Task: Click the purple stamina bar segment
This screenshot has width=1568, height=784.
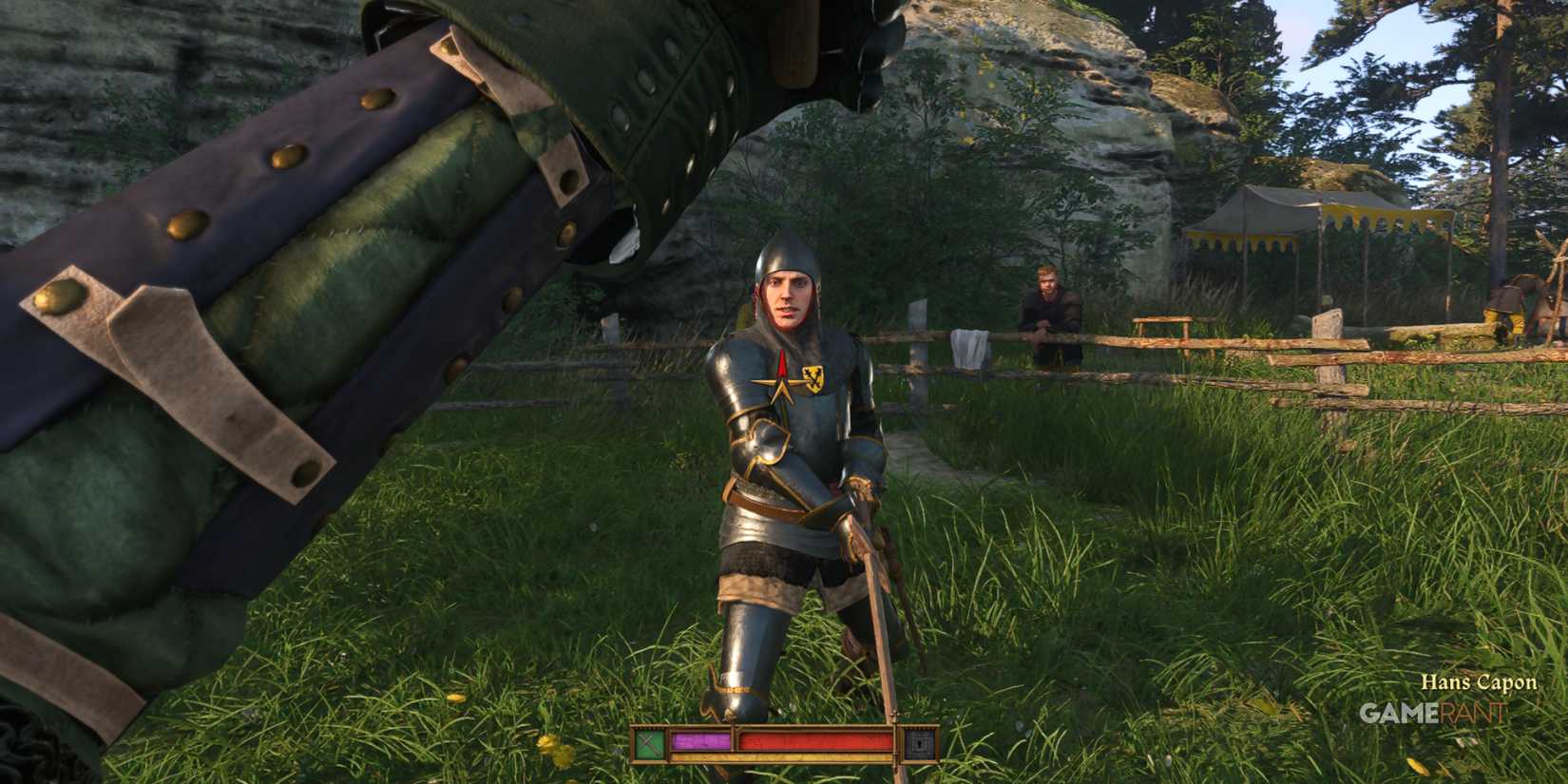Action: tap(699, 740)
